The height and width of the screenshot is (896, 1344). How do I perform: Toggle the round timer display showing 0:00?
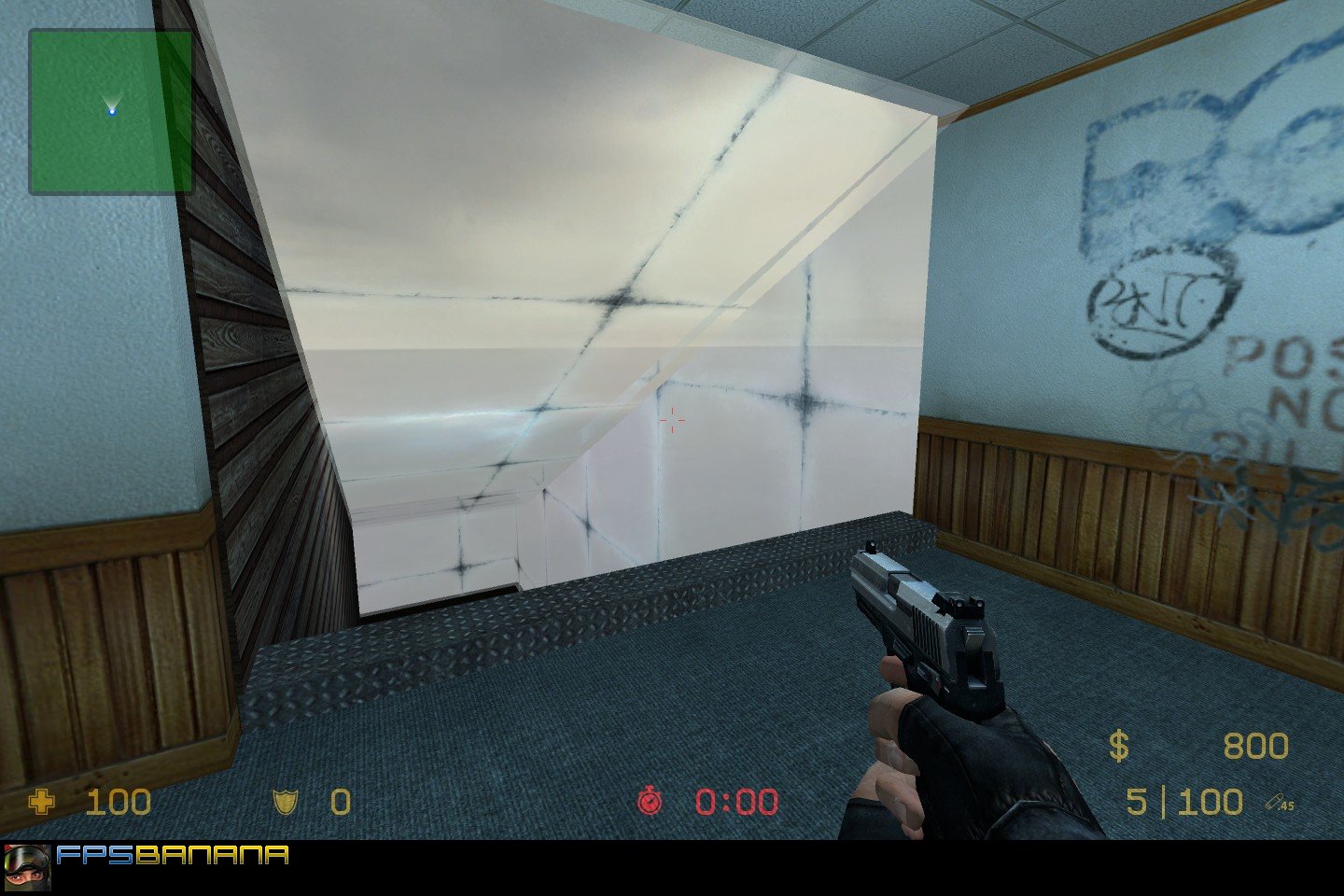tap(736, 803)
